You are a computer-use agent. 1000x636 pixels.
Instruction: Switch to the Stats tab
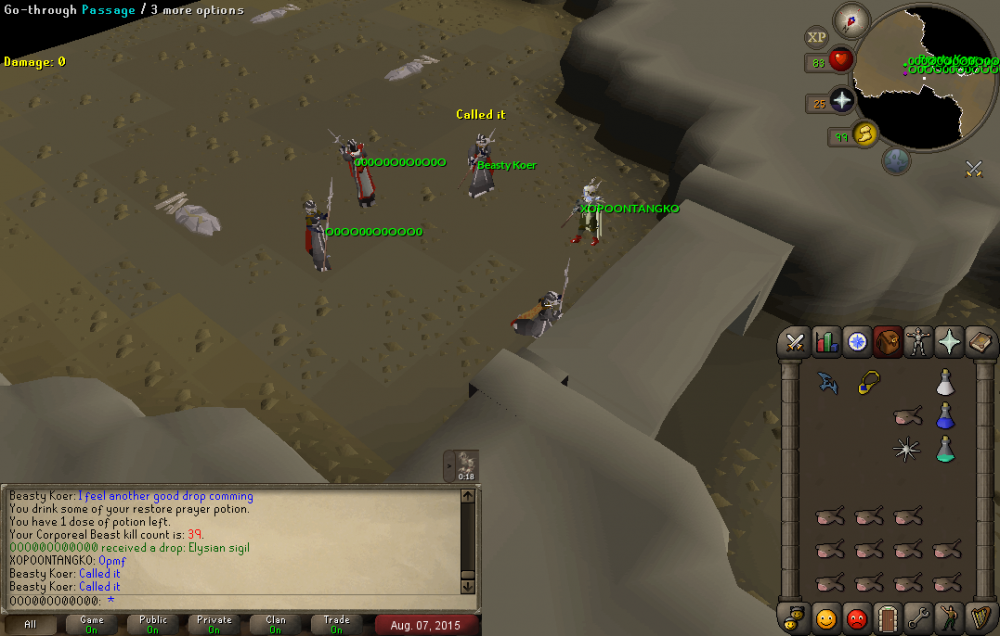(x=826, y=343)
